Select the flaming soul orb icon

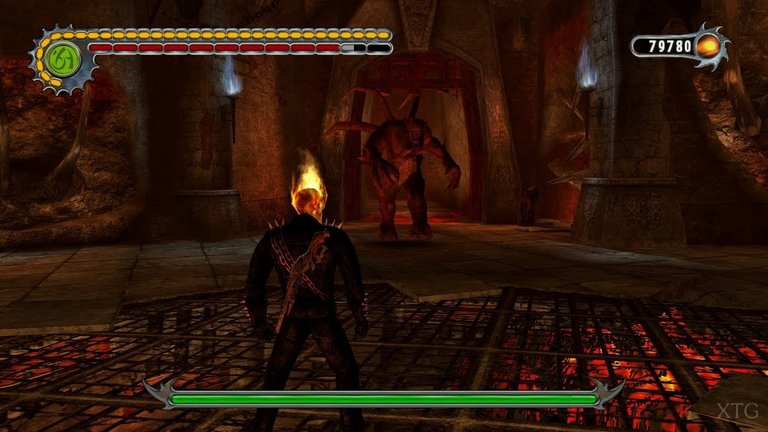click(x=707, y=46)
